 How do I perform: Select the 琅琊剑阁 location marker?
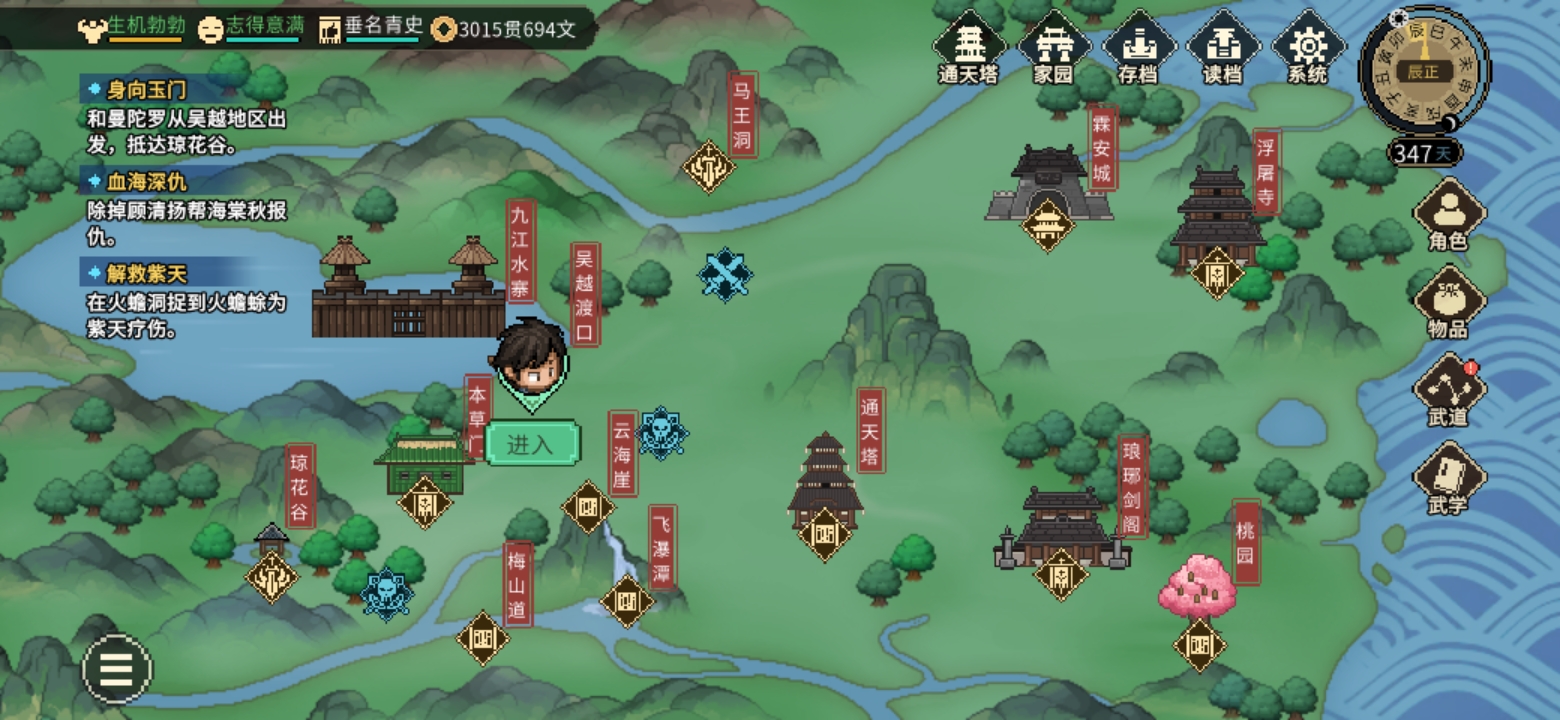coord(1061,575)
